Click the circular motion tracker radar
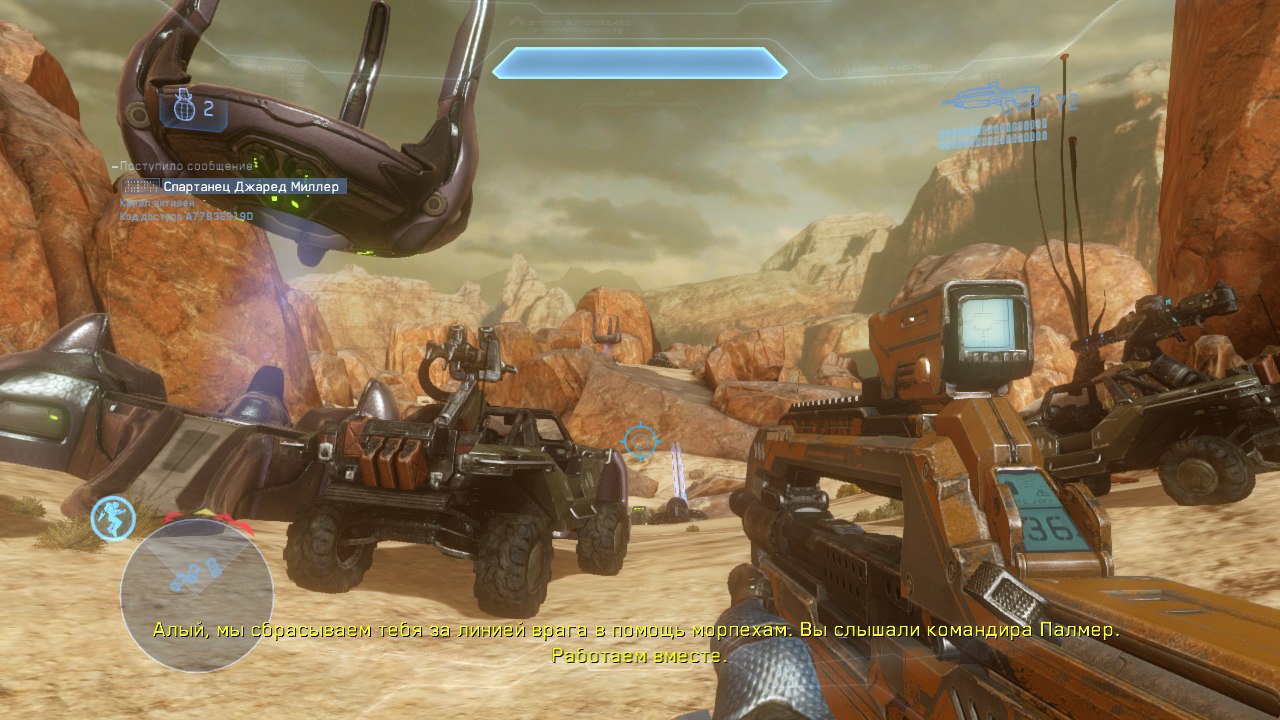 [196, 594]
